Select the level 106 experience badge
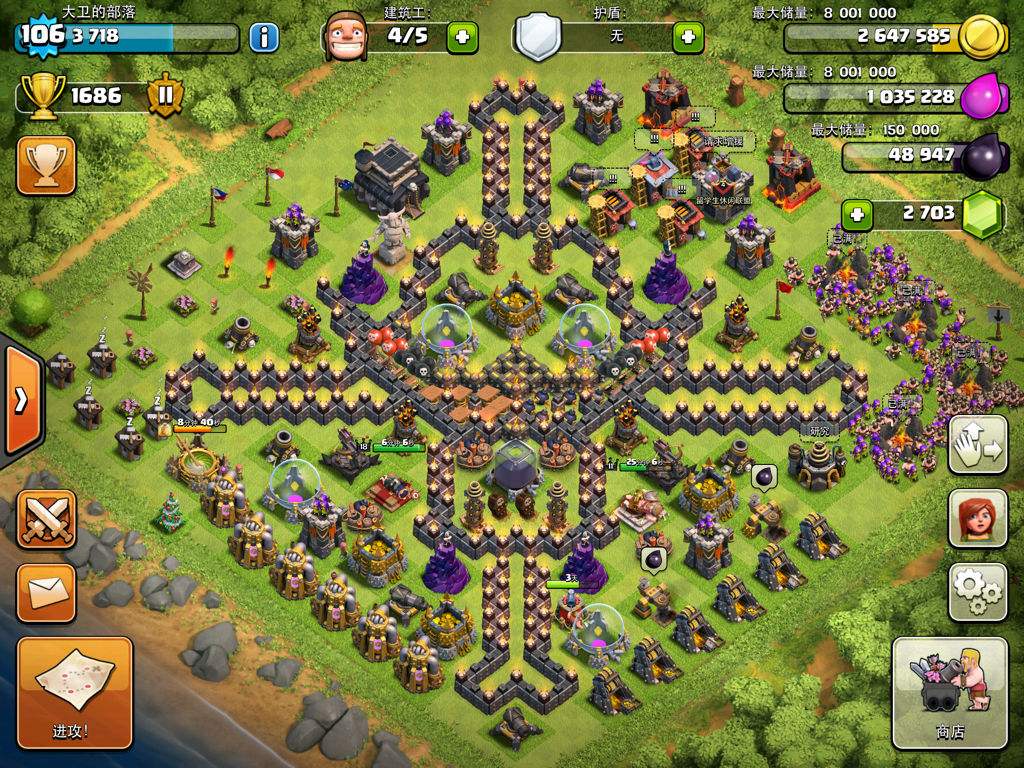Image resolution: width=1024 pixels, height=768 pixels. tap(40, 35)
